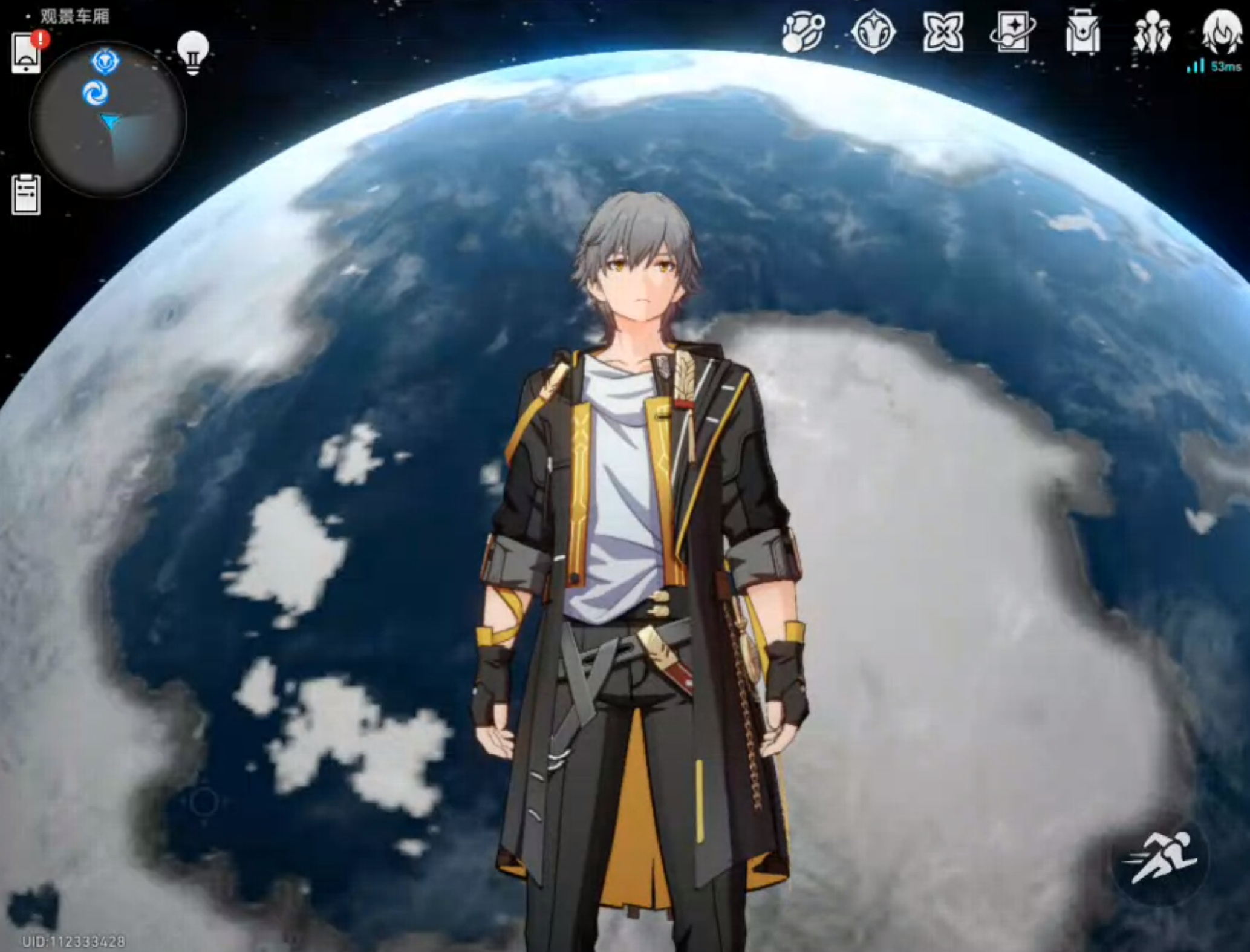Open the team lineup icon
1250x952 pixels.
pyautogui.click(x=1152, y=33)
